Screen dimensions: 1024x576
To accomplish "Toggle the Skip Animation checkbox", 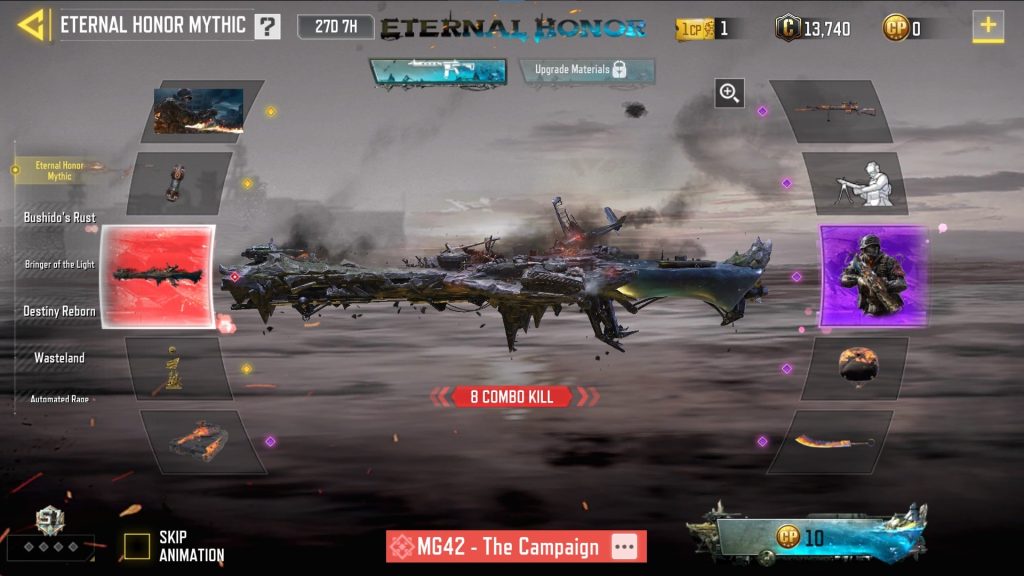I will click(x=137, y=546).
